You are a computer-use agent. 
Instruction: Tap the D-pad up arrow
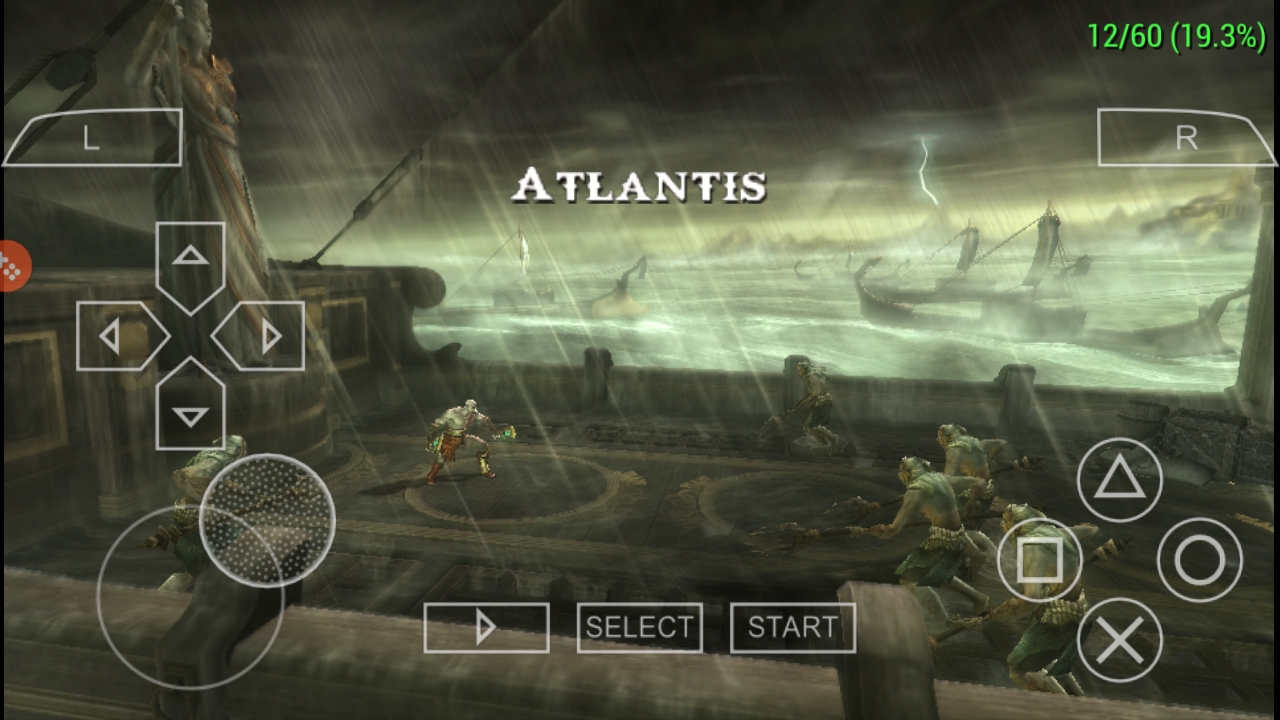(190, 262)
